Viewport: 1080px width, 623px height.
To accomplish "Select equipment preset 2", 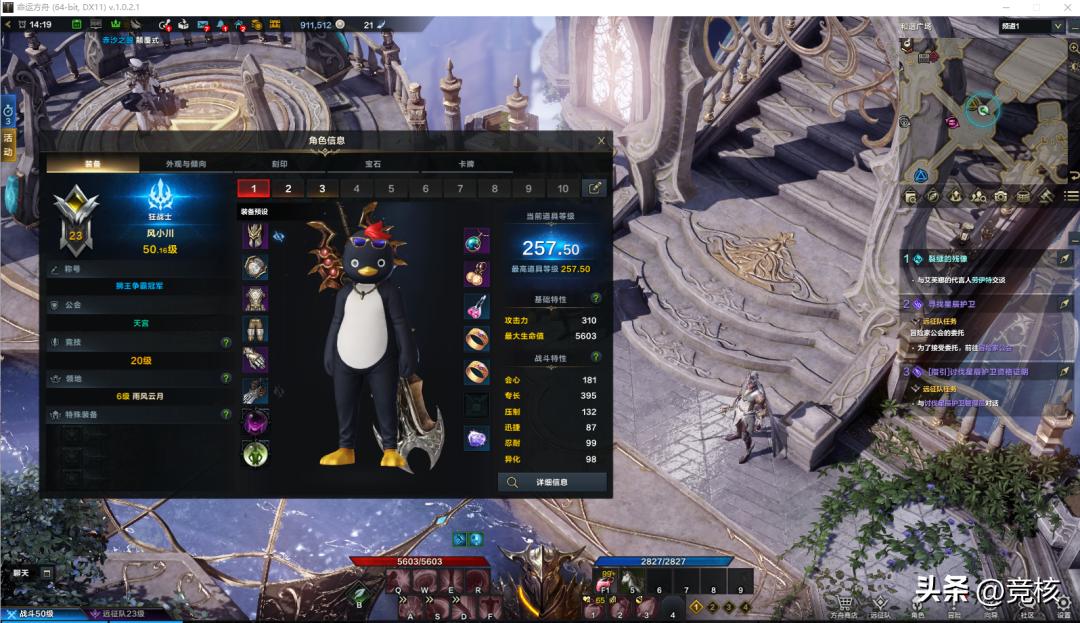I will click(288, 188).
